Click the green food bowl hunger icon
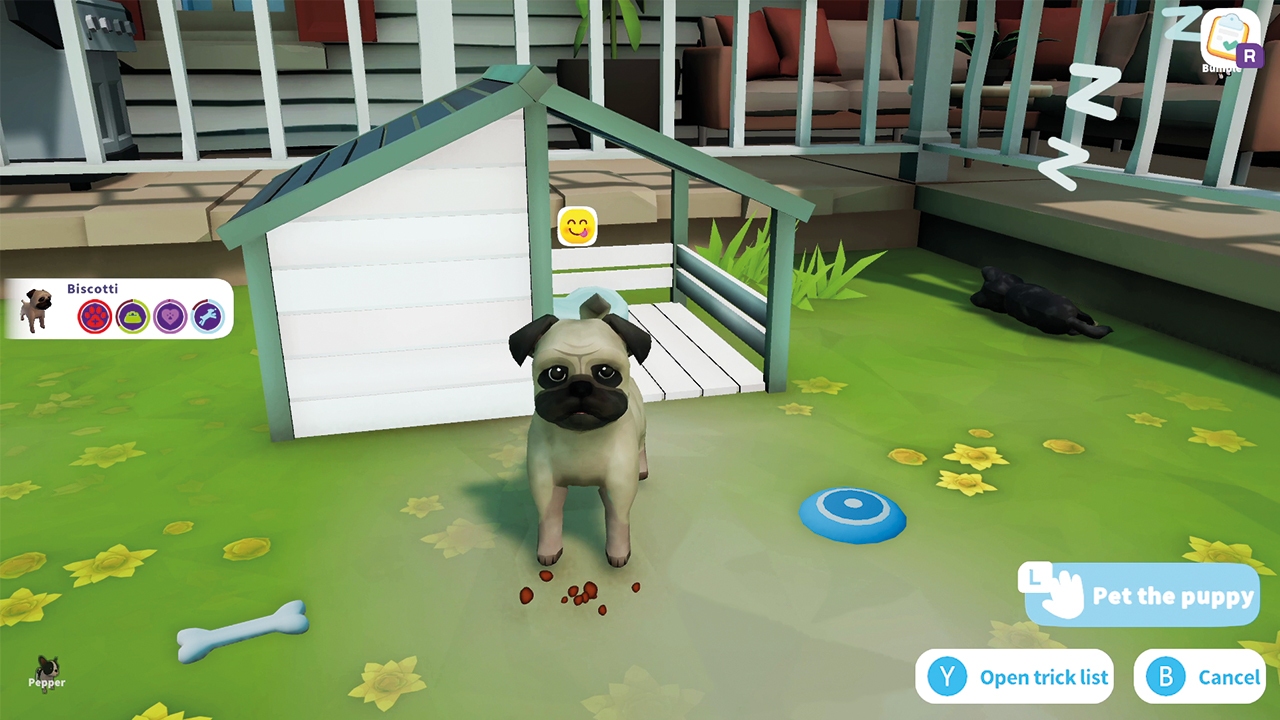1280x720 pixels. [132, 316]
